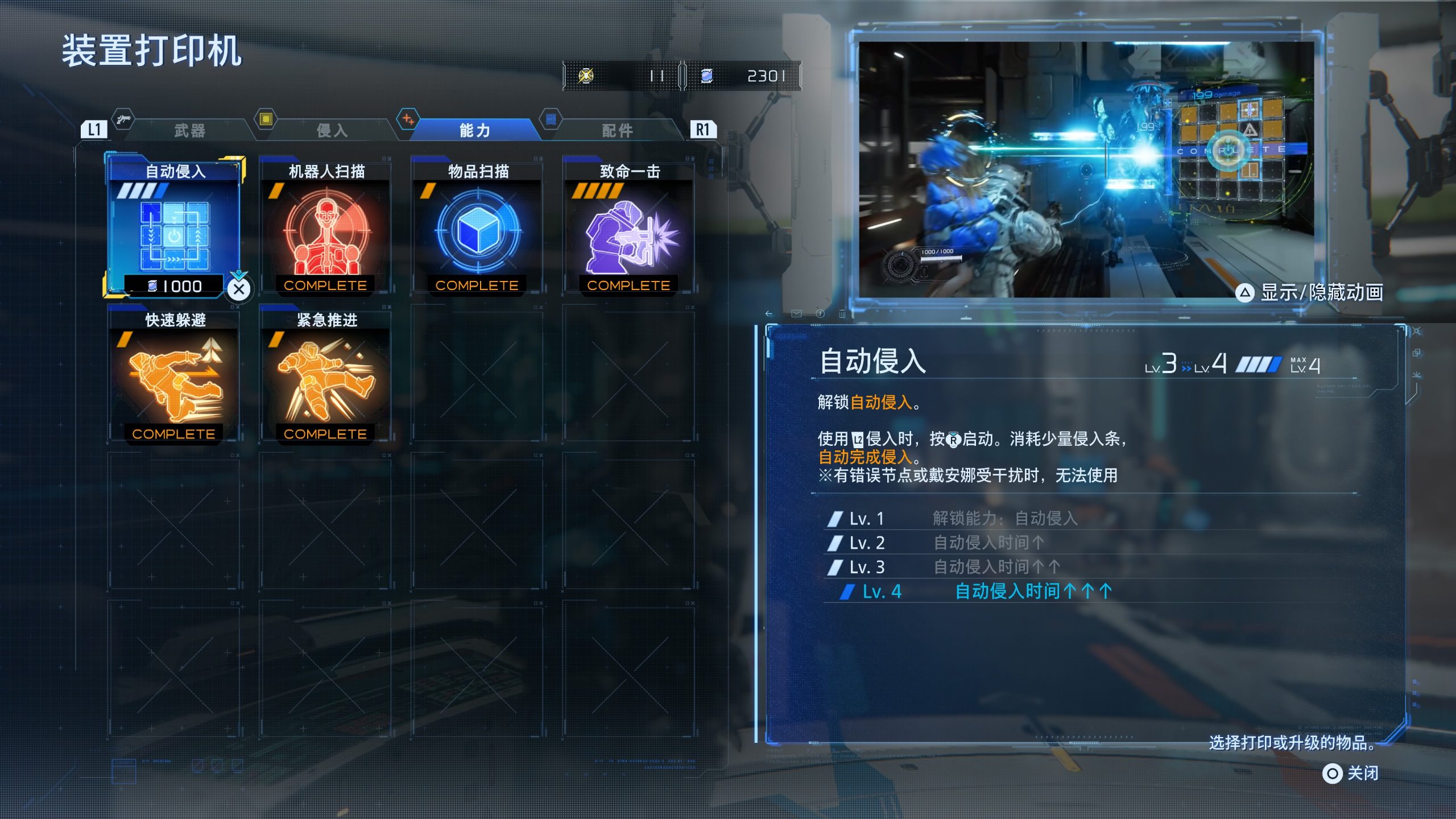Switch to the 配件 tab
This screenshot has width=1456, height=819.
617,131
